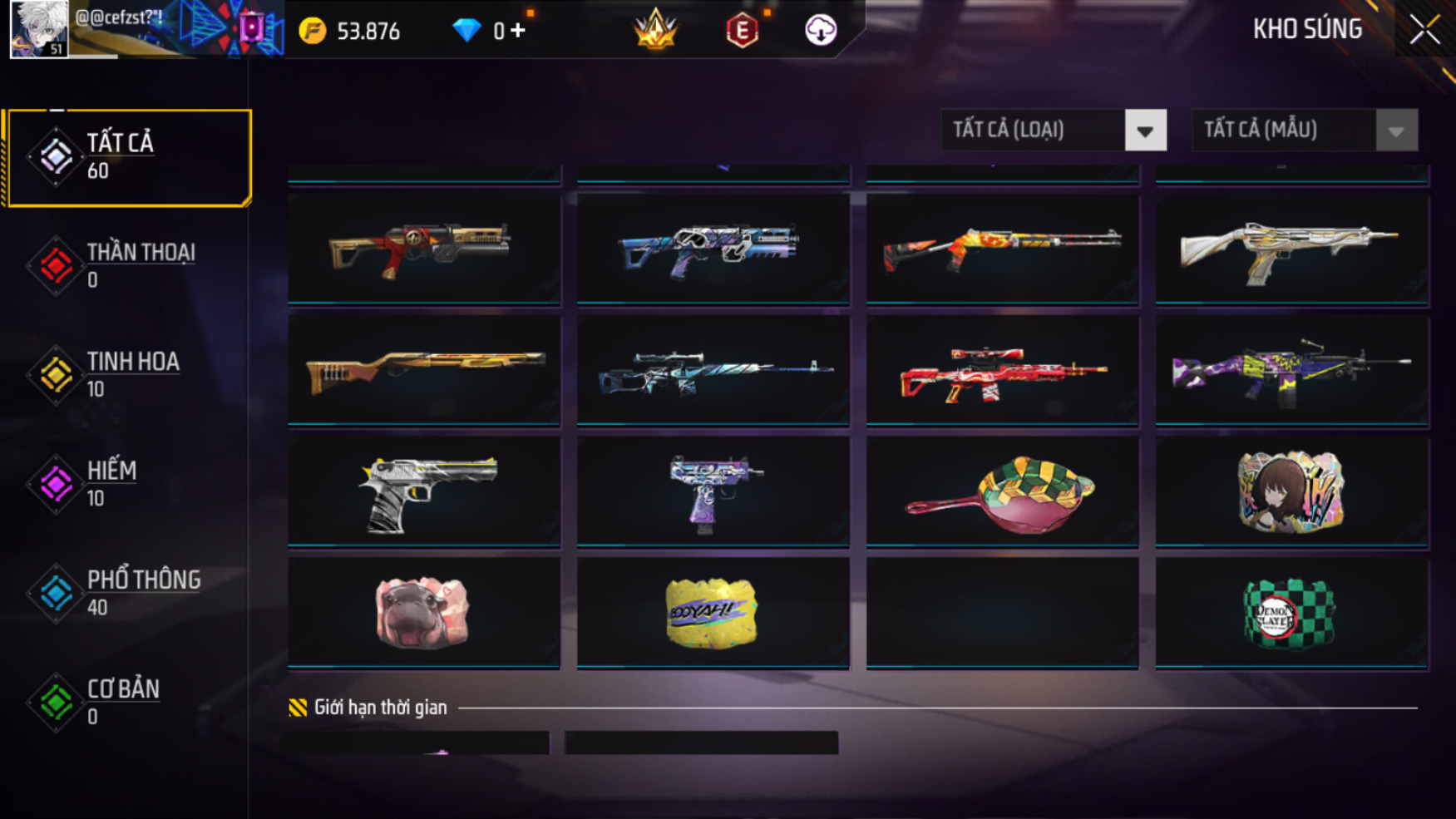Select the green-yellow frying pan skin

(x=1002, y=492)
